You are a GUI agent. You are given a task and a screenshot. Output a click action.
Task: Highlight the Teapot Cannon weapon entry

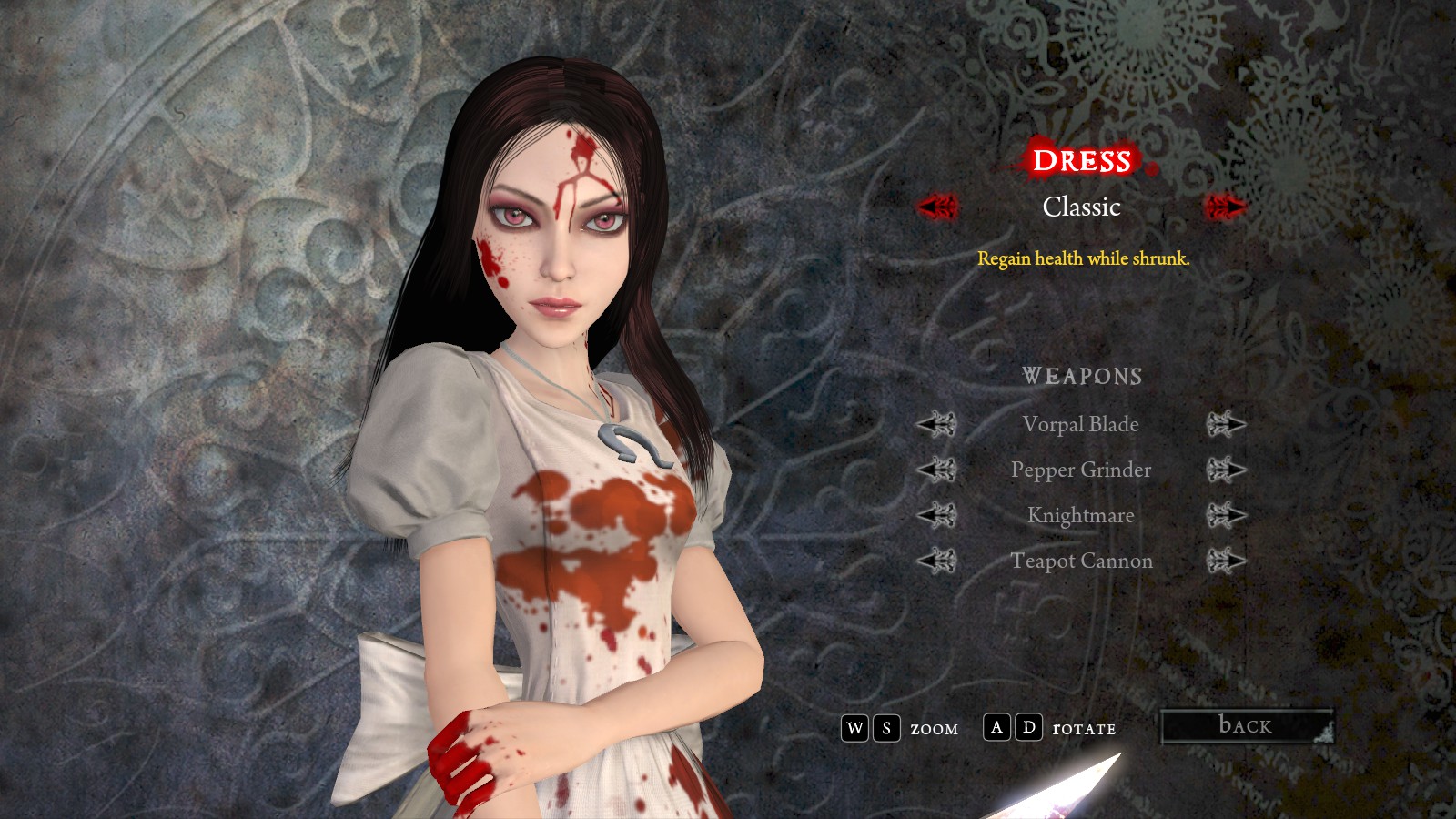click(x=1081, y=561)
